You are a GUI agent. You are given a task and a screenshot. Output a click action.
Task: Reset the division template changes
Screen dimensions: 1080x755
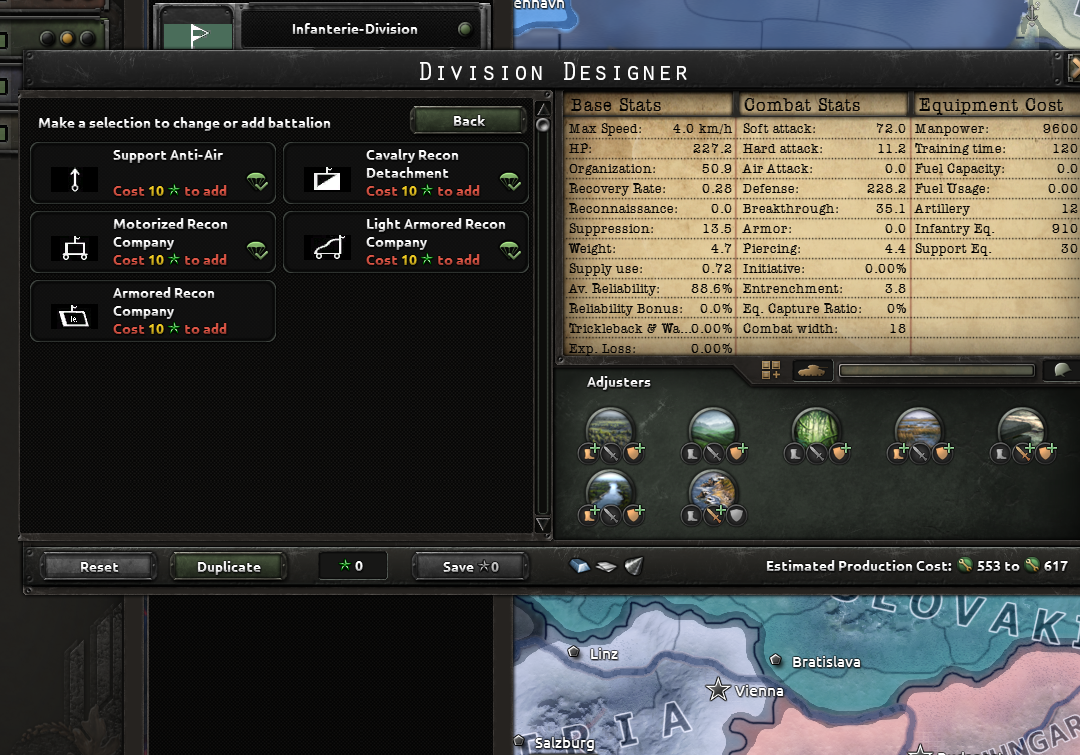coord(99,567)
